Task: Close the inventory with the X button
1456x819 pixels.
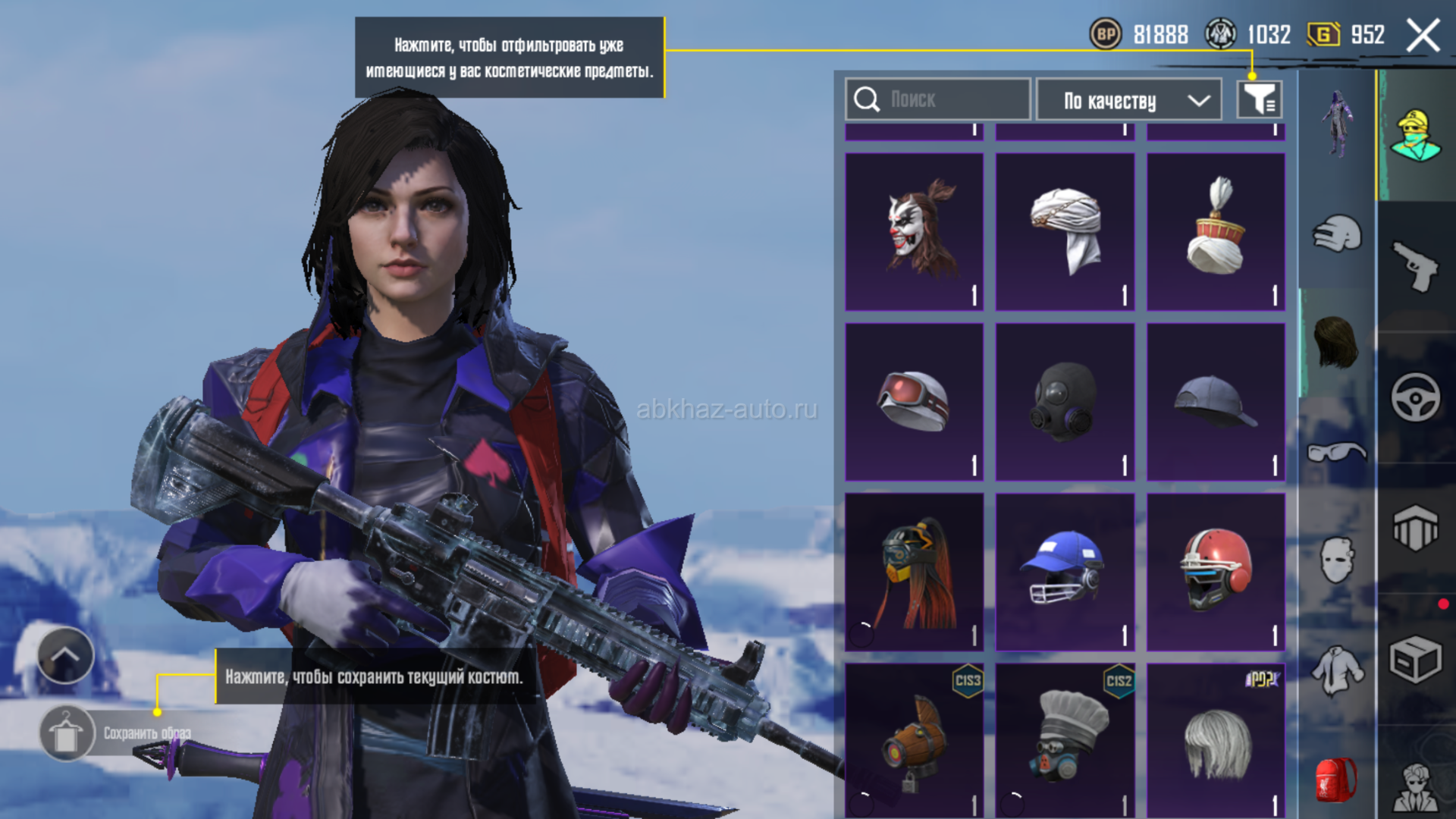Action: pos(1423,36)
